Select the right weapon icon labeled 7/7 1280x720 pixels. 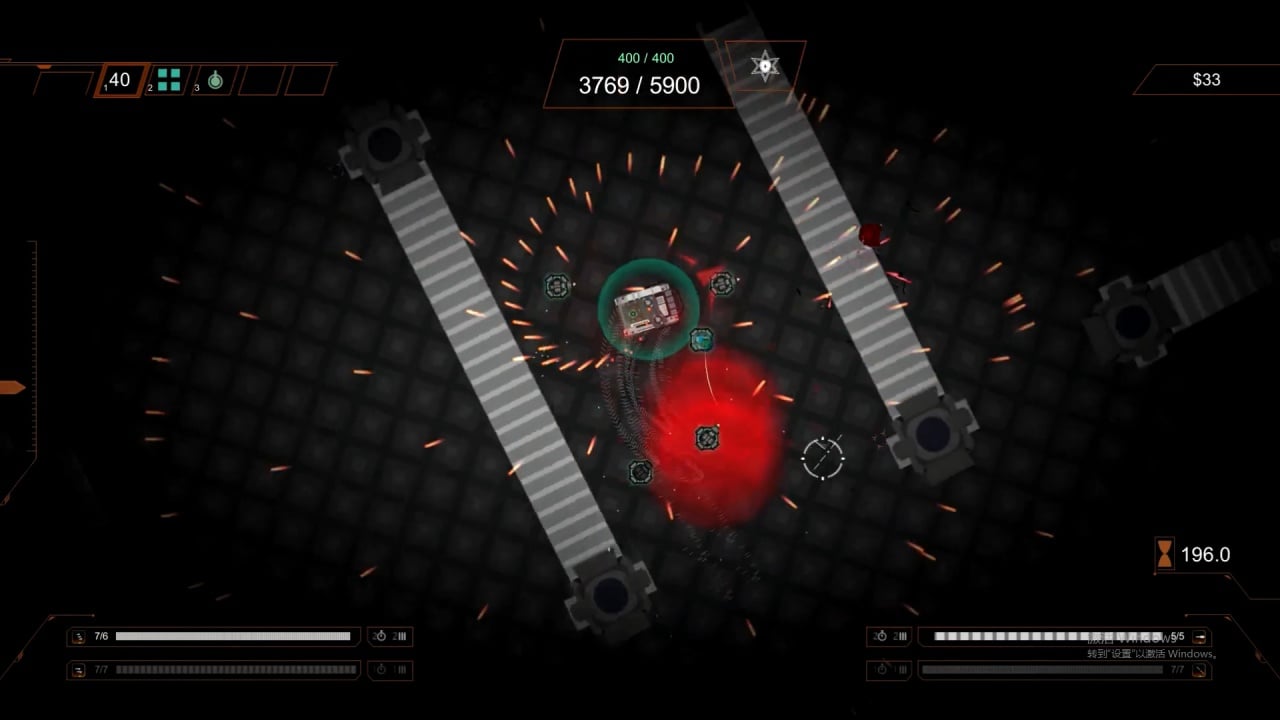click(1200, 670)
